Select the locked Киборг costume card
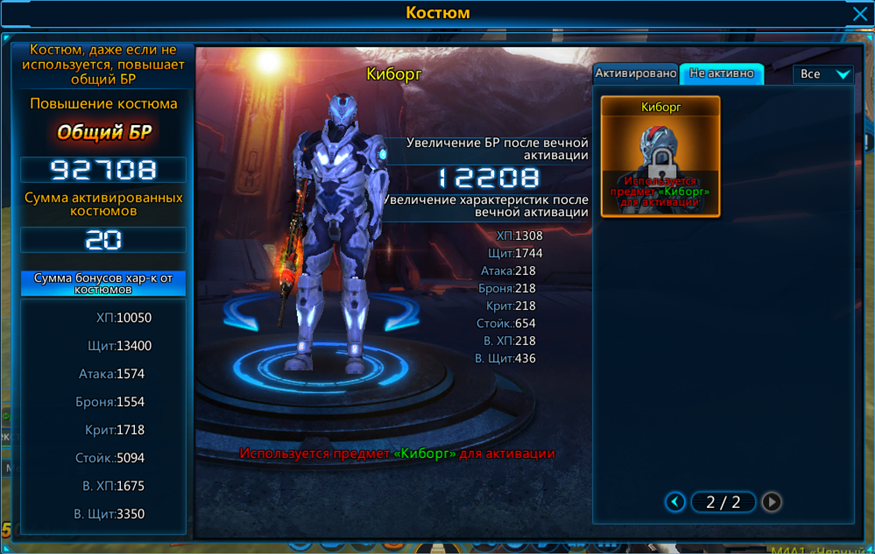The width and height of the screenshot is (875, 554). pyautogui.click(x=660, y=157)
